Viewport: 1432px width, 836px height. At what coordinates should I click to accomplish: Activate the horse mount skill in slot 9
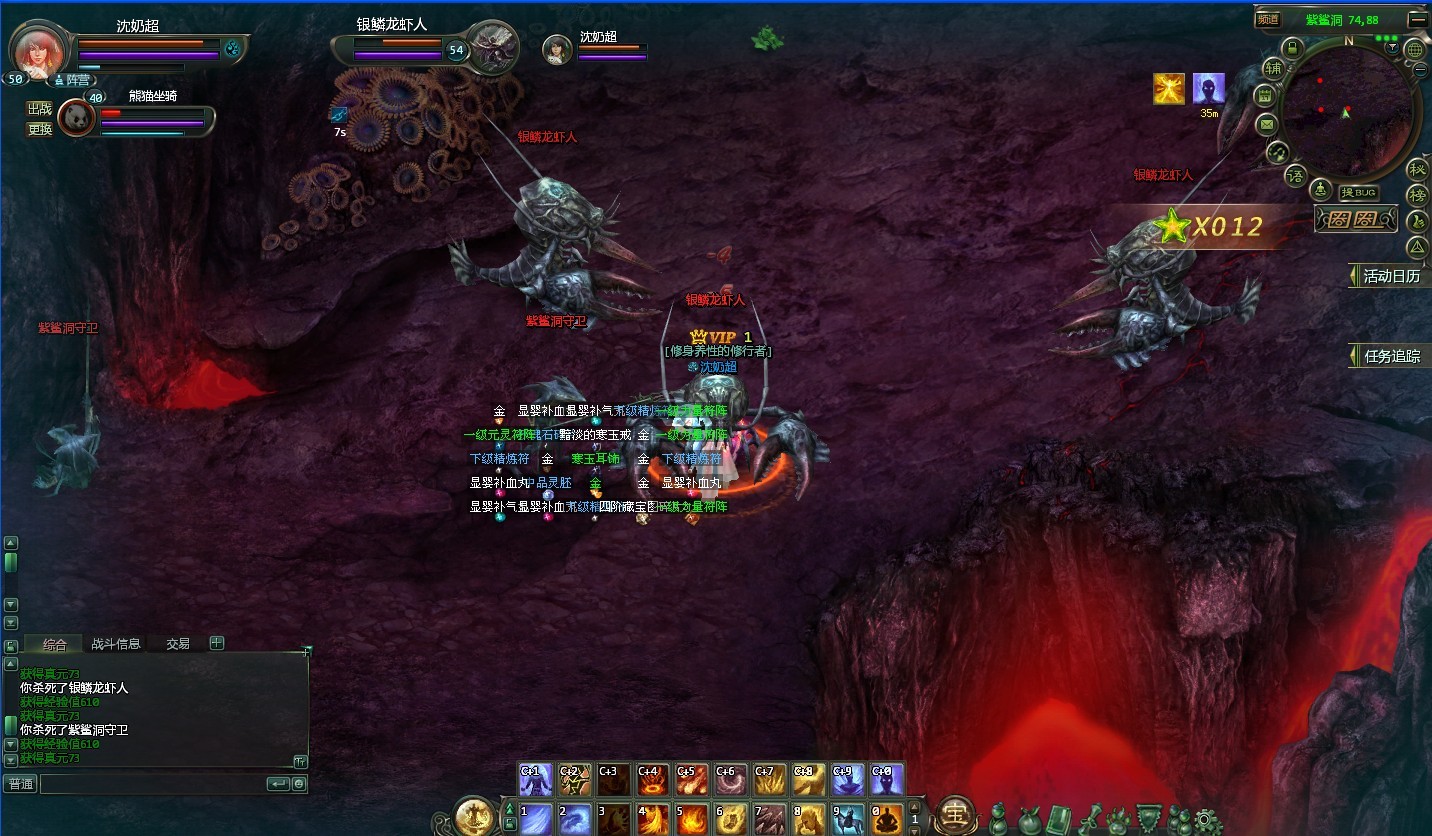click(x=848, y=819)
